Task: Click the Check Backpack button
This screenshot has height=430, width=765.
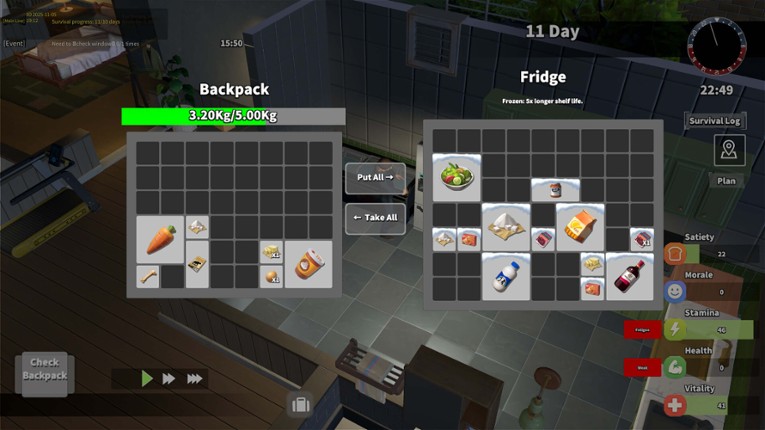Action: (45, 369)
